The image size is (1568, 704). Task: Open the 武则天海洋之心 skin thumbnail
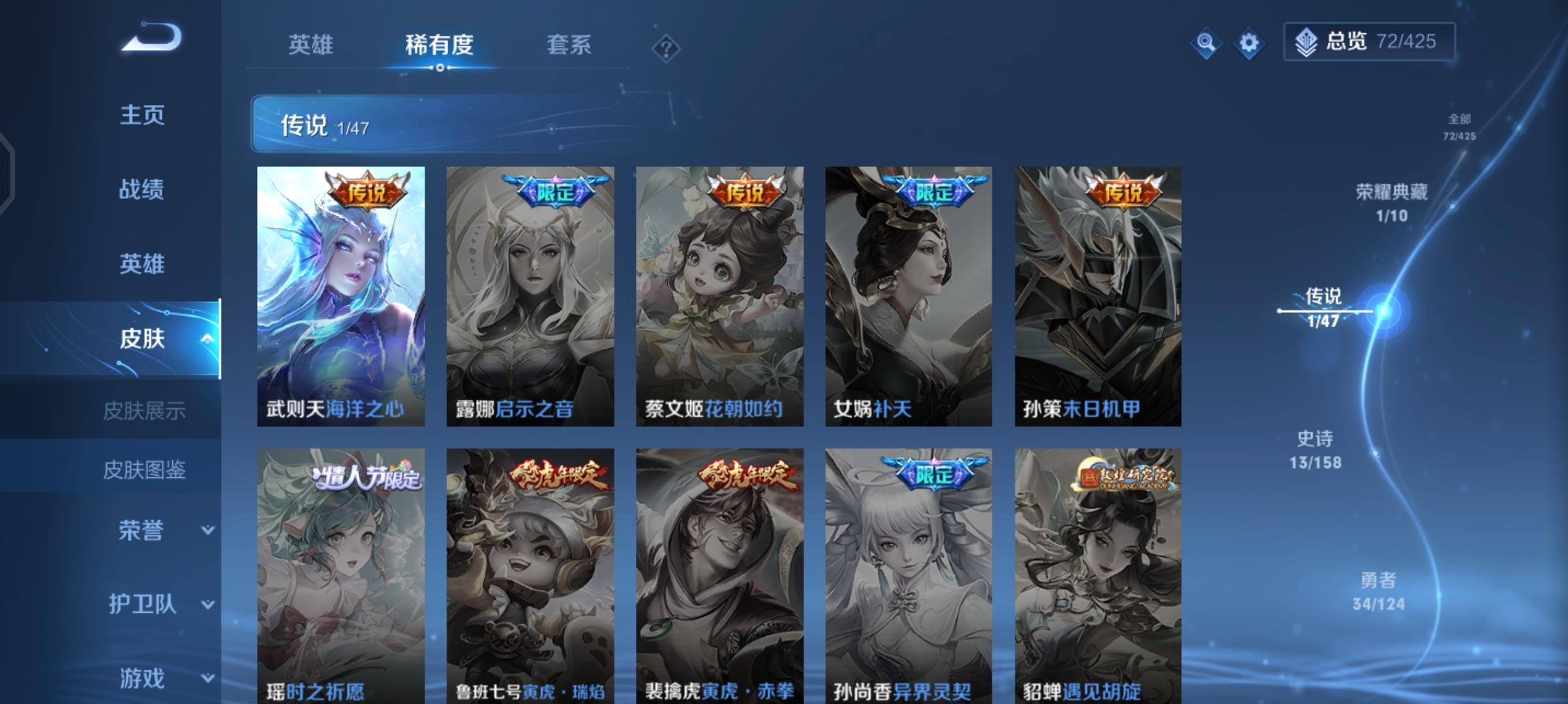click(x=344, y=293)
